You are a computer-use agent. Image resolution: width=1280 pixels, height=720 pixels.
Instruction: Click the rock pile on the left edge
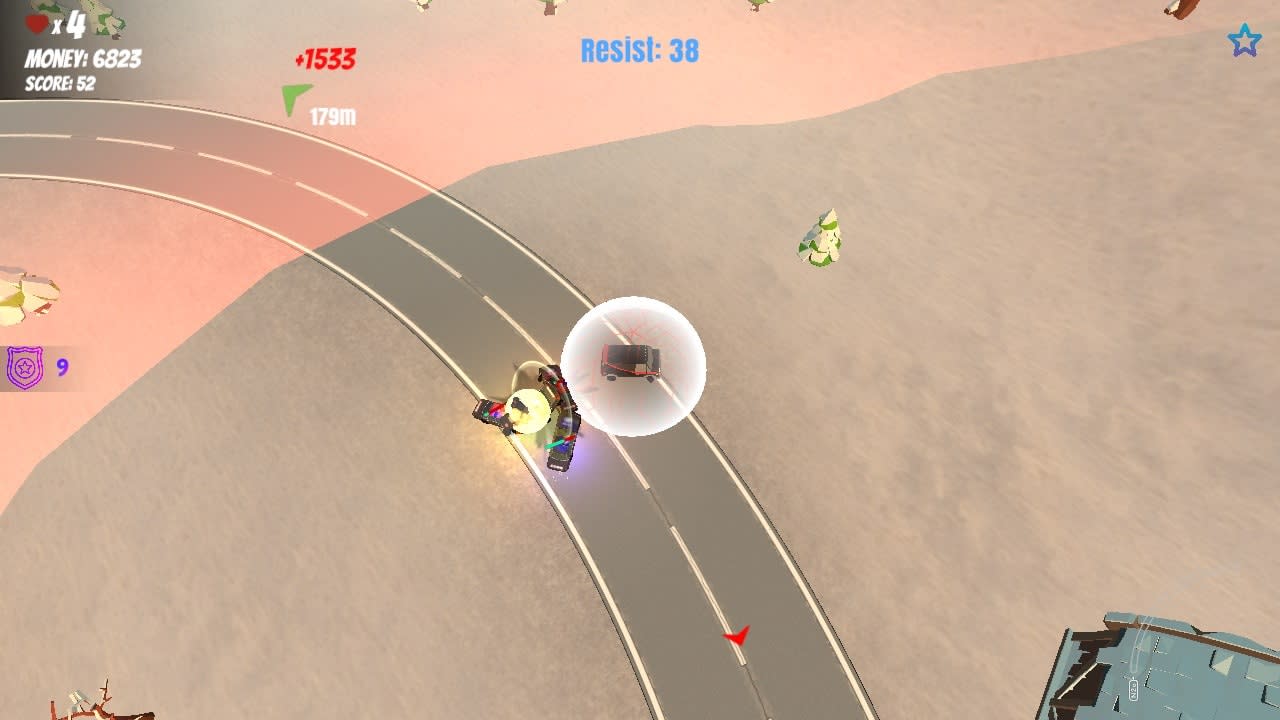click(x=25, y=295)
